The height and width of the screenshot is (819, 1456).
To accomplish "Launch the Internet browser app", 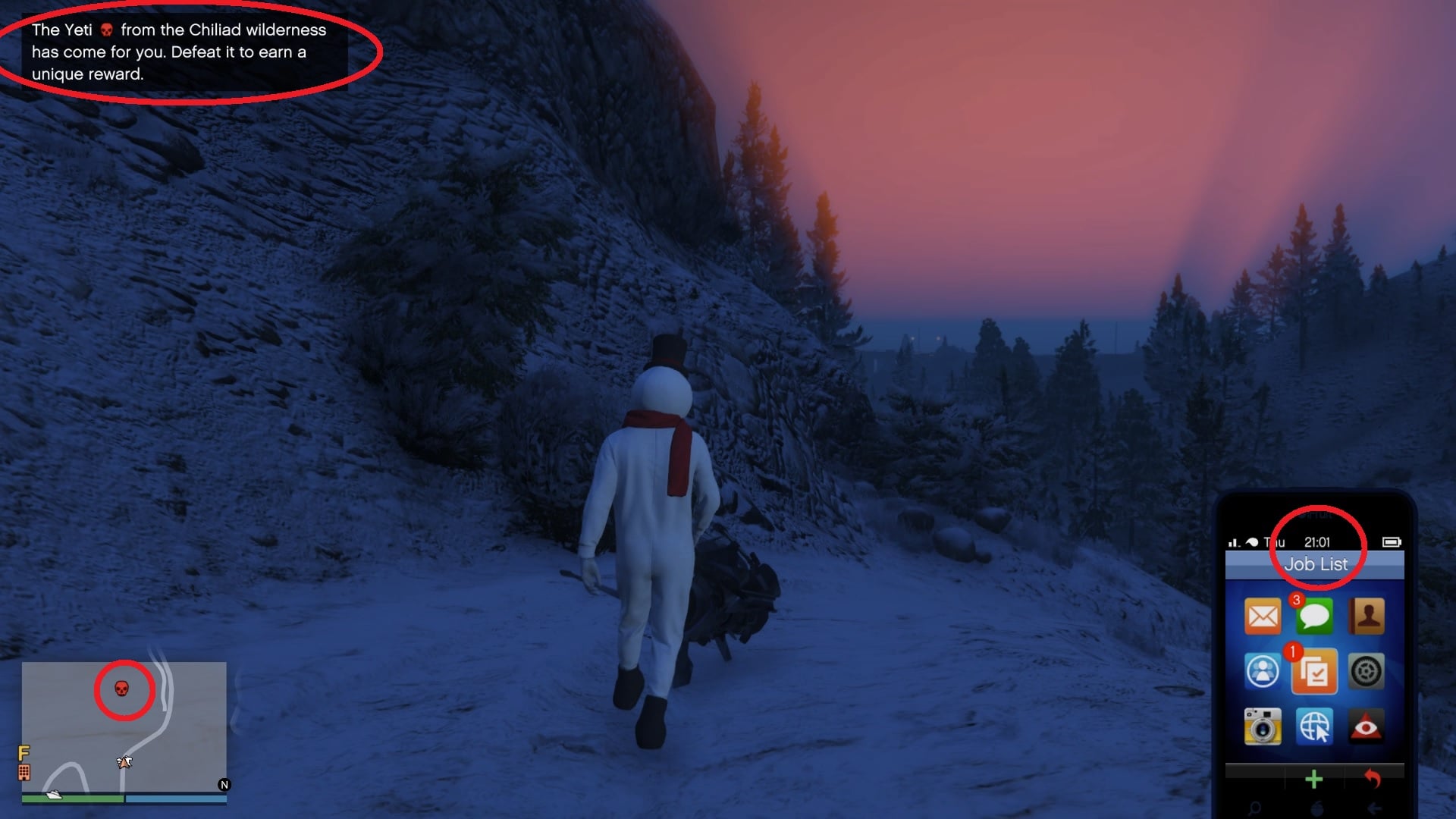I will point(1316,726).
